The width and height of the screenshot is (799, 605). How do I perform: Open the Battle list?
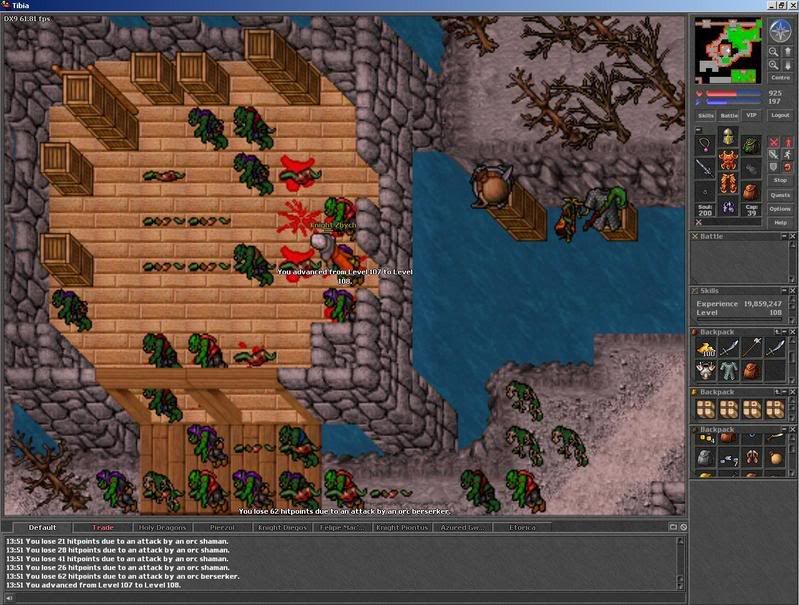pos(729,116)
